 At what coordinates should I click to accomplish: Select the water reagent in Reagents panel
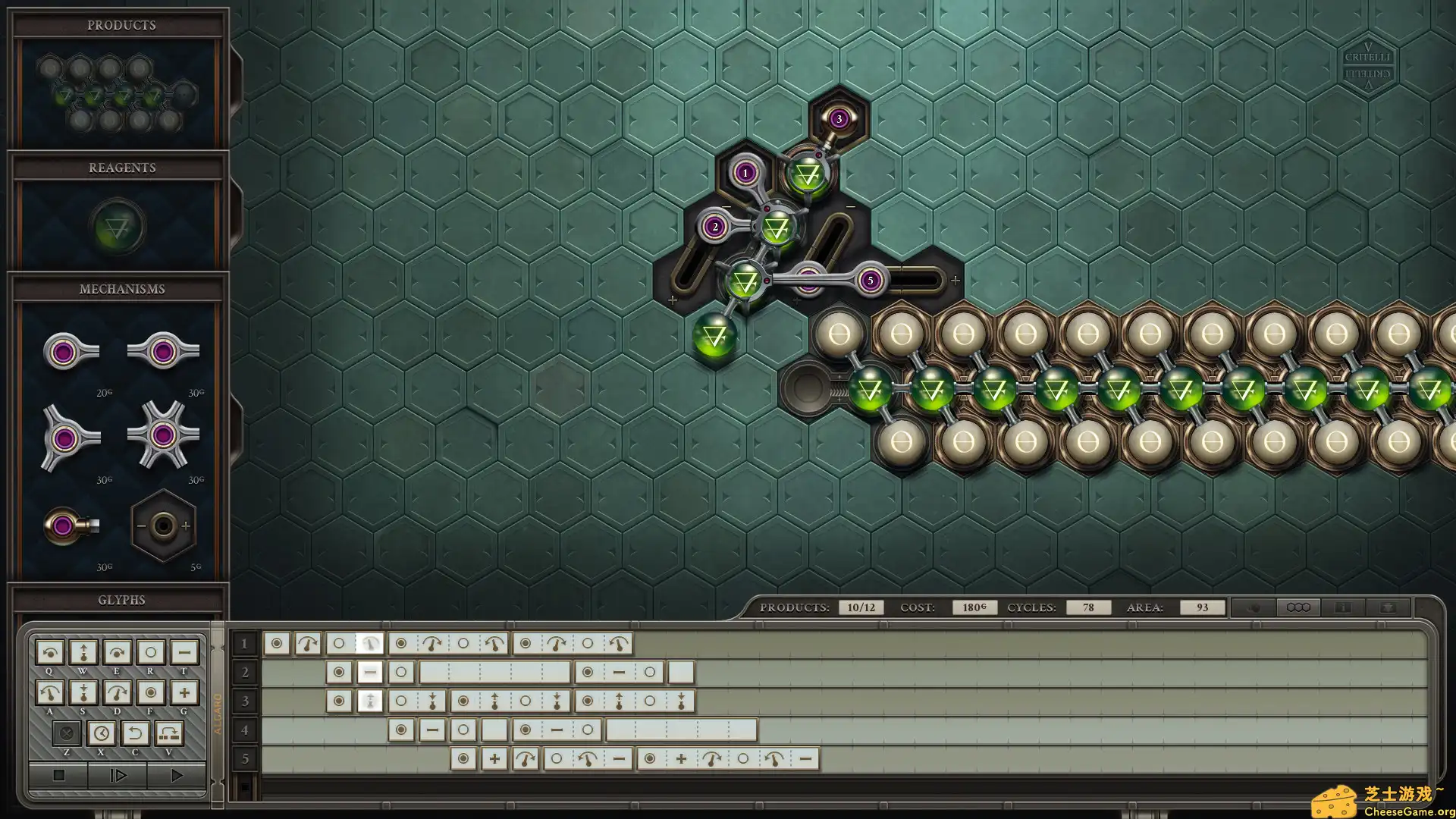pos(118,226)
